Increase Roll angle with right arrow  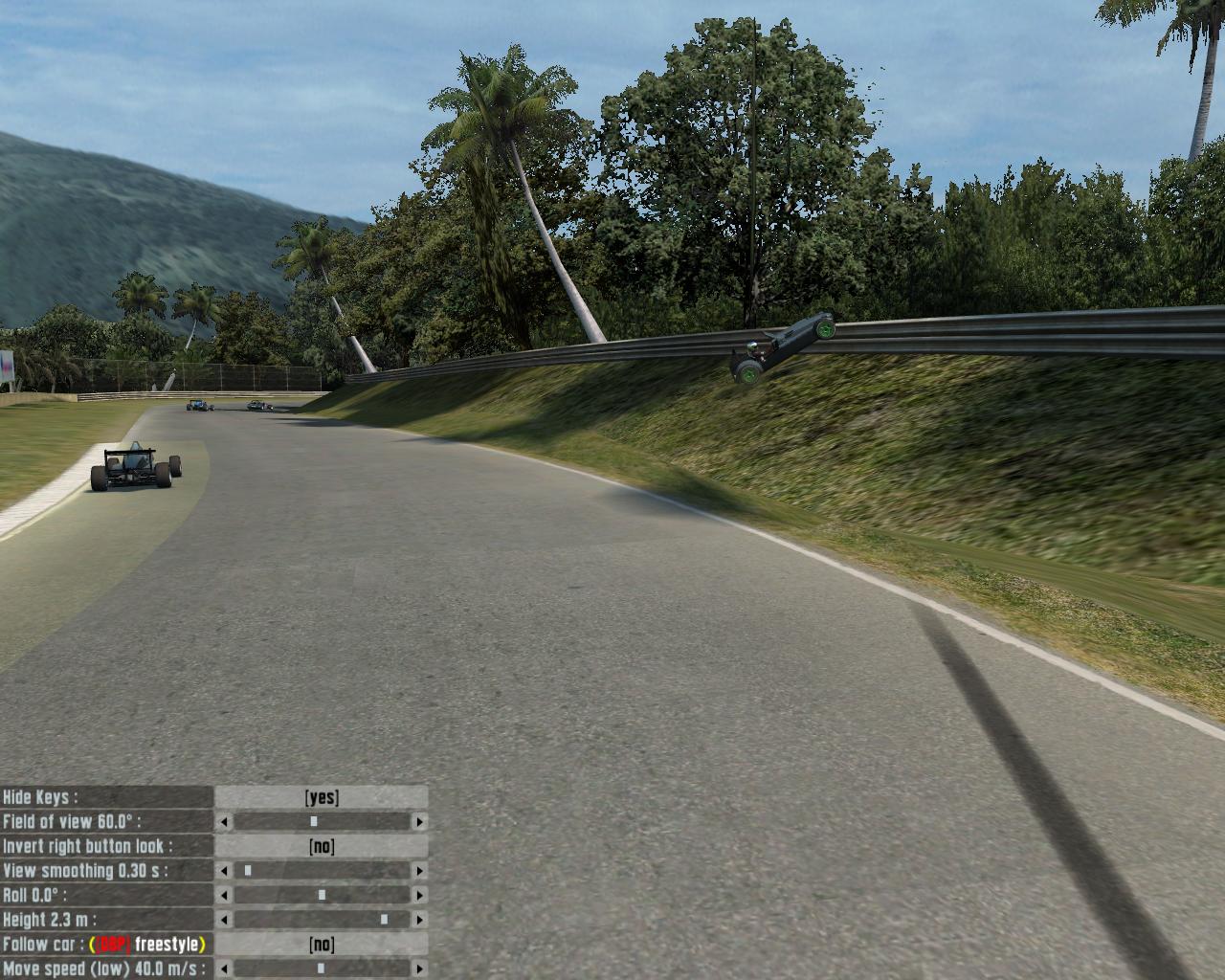[419, 896]
